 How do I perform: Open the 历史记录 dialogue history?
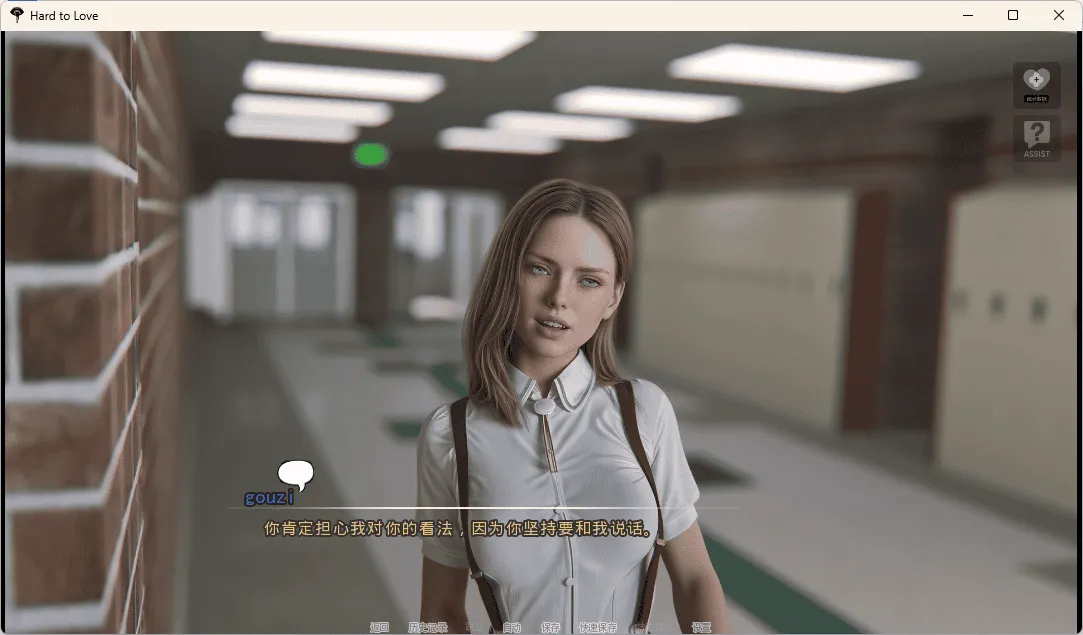(428, 628)
